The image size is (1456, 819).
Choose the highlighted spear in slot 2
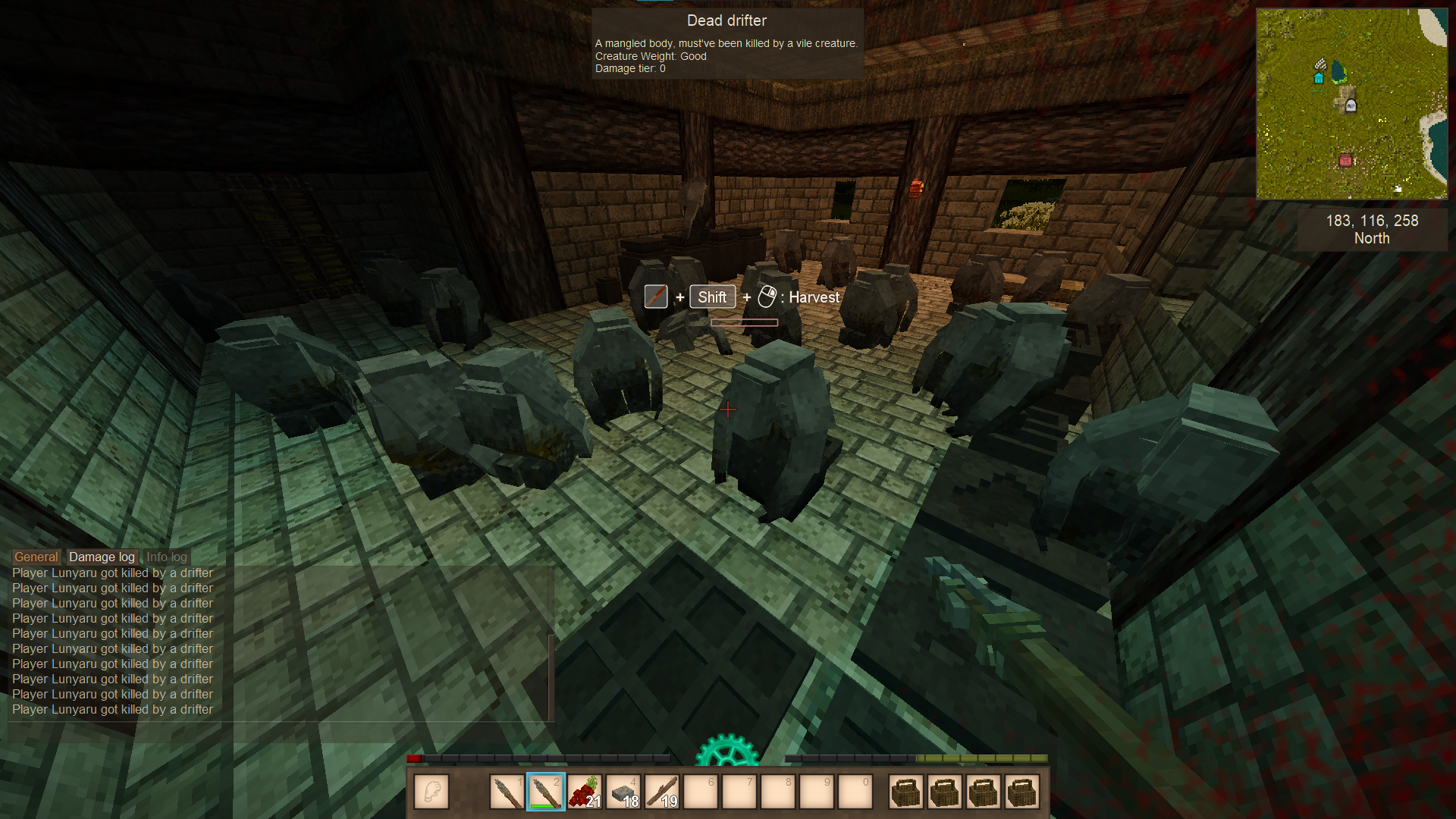546,792
